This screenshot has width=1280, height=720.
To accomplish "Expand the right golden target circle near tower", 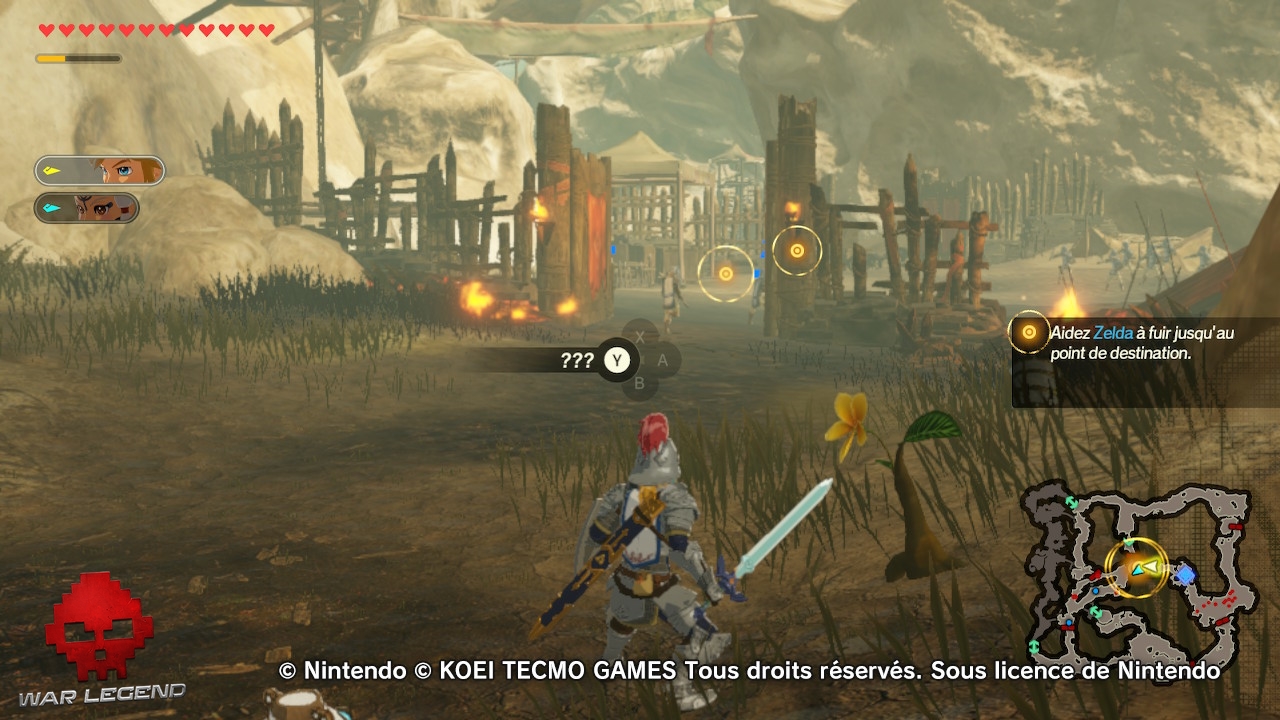I will point(795,252).
